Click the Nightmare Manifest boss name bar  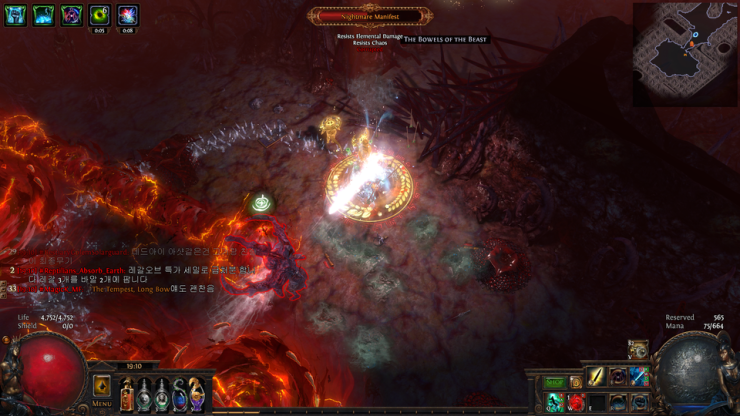[x=371, y=16]
